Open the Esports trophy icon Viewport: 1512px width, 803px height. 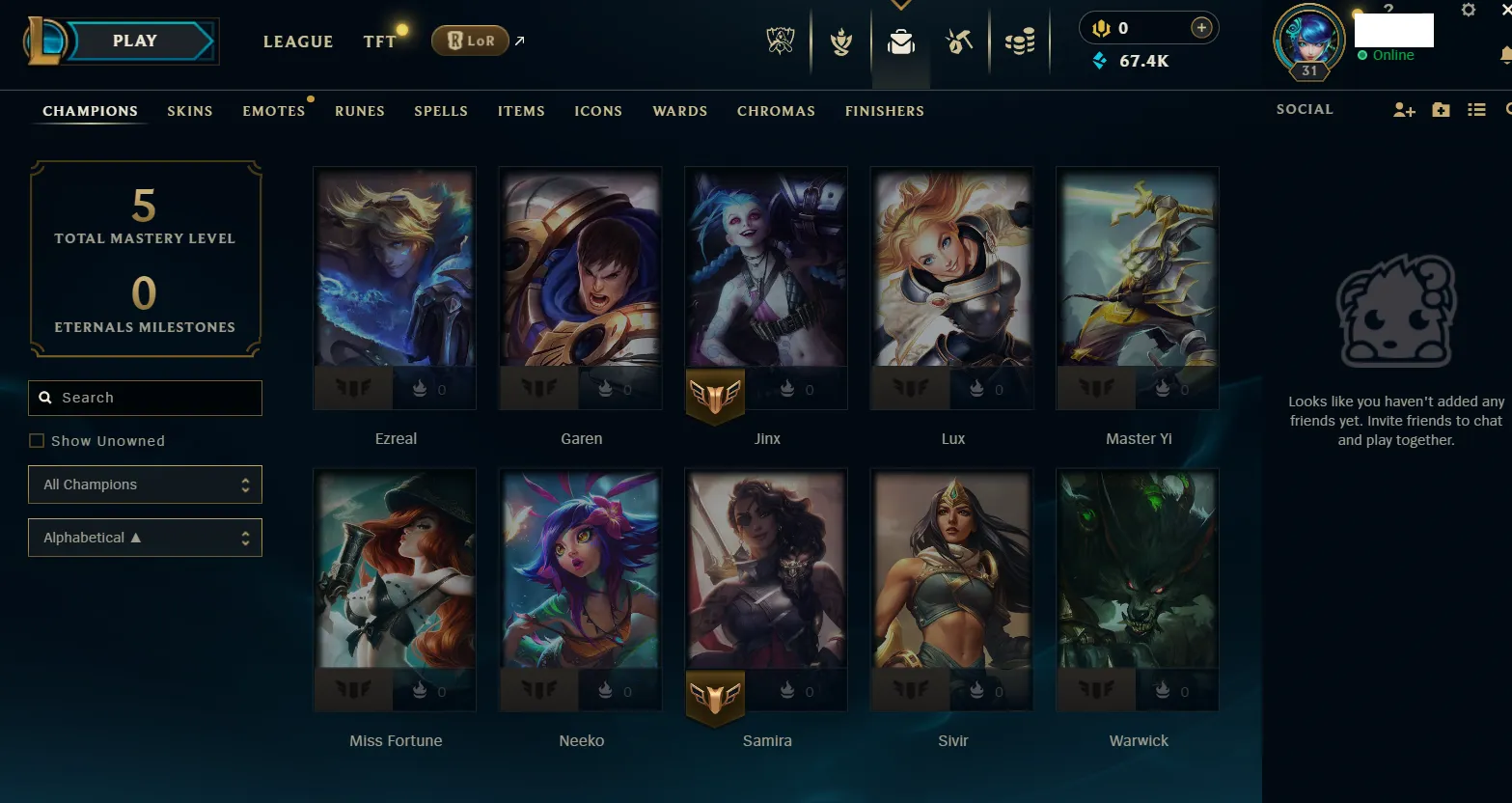tap(780, 41)
